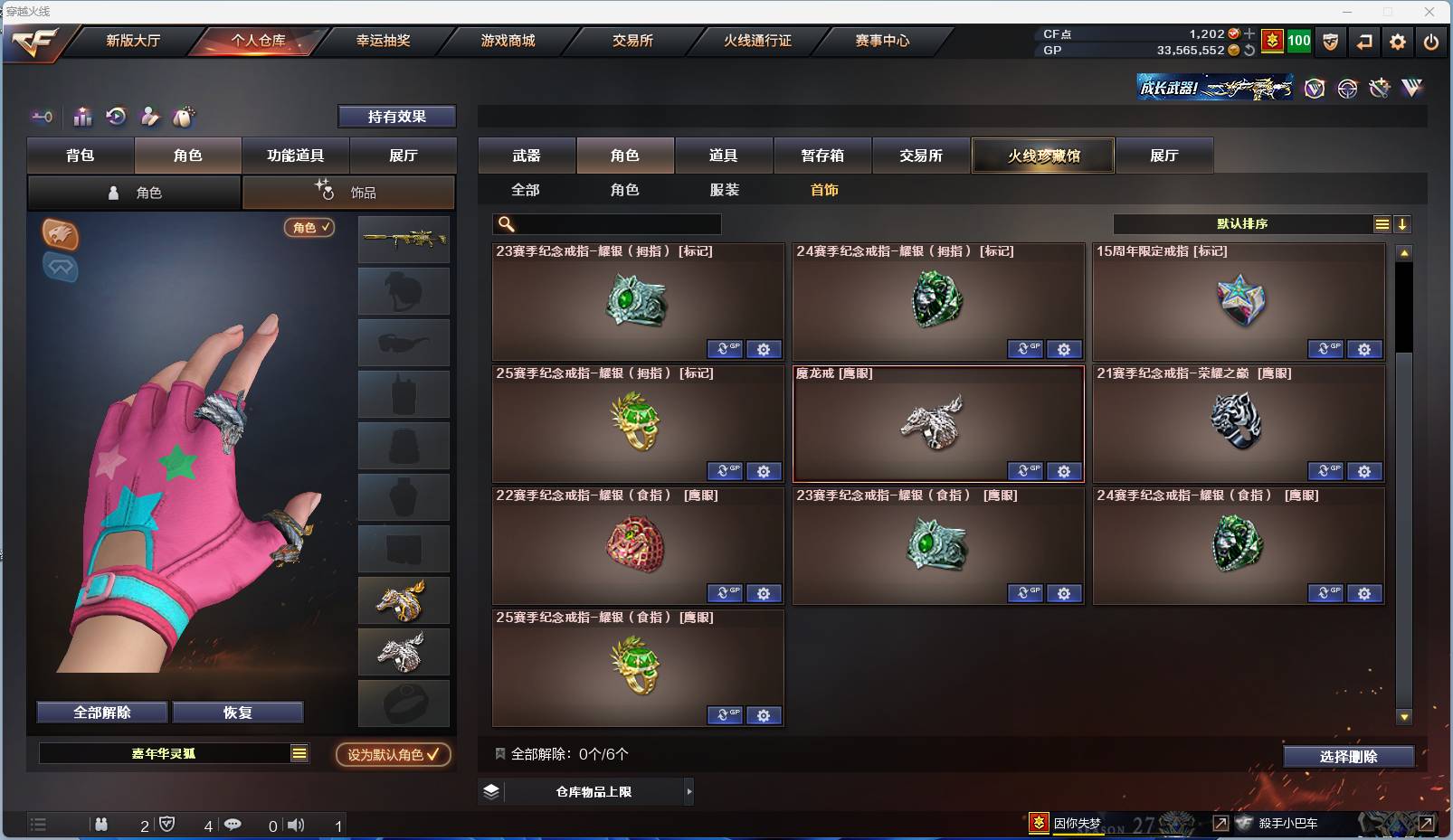Open the wrench repair tool icon top right

pyautogui.click(x=1380, y=89)
